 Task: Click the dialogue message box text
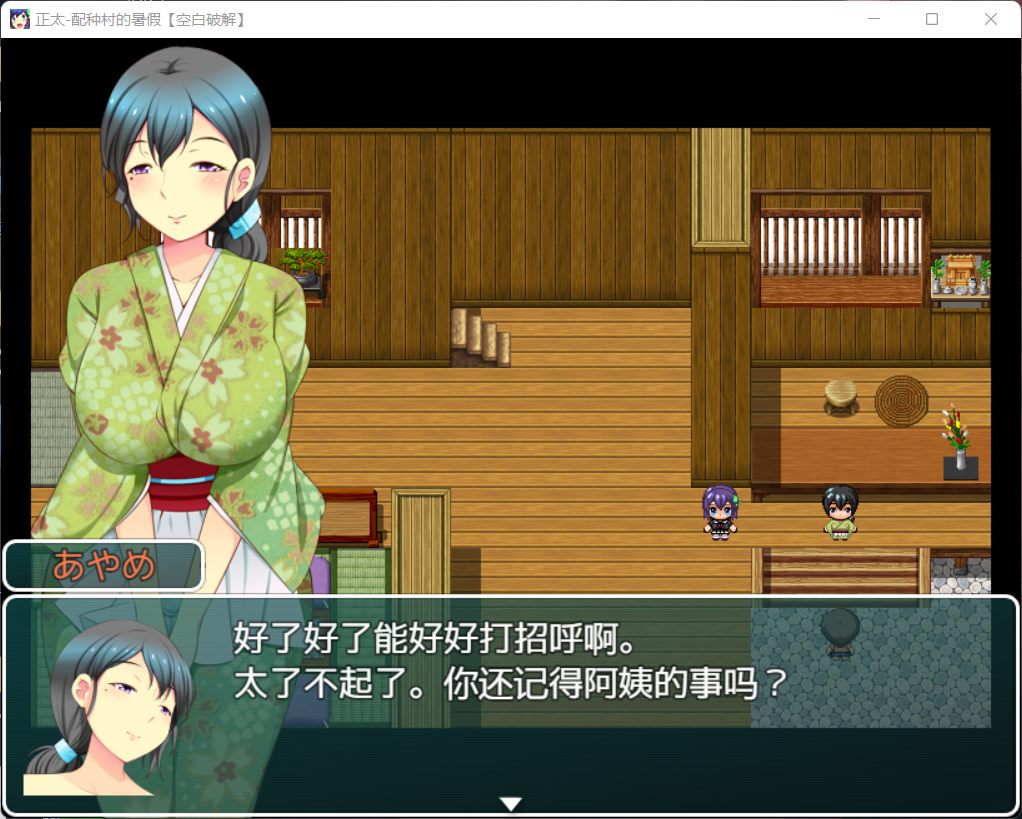click(x=510, y=661)
